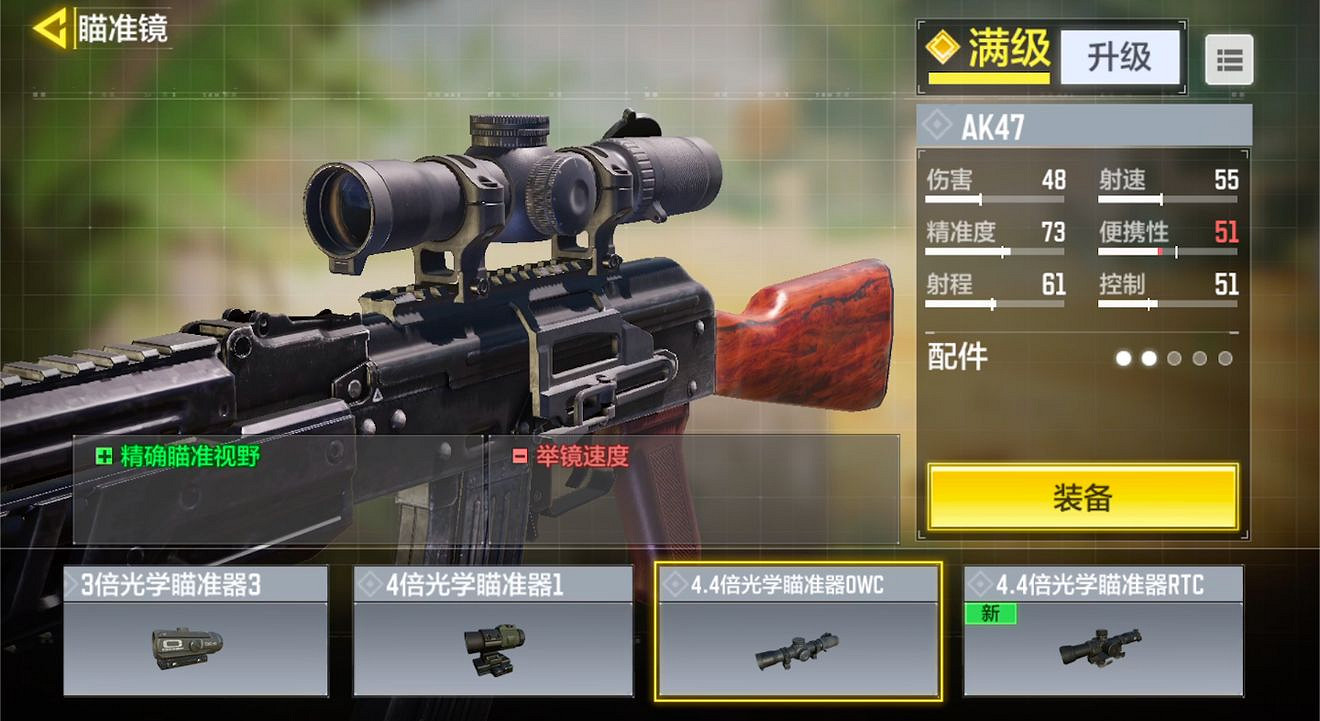Click the last pagination dot in attachments row
1320x721 pixels.
[x=1224, y=357]
